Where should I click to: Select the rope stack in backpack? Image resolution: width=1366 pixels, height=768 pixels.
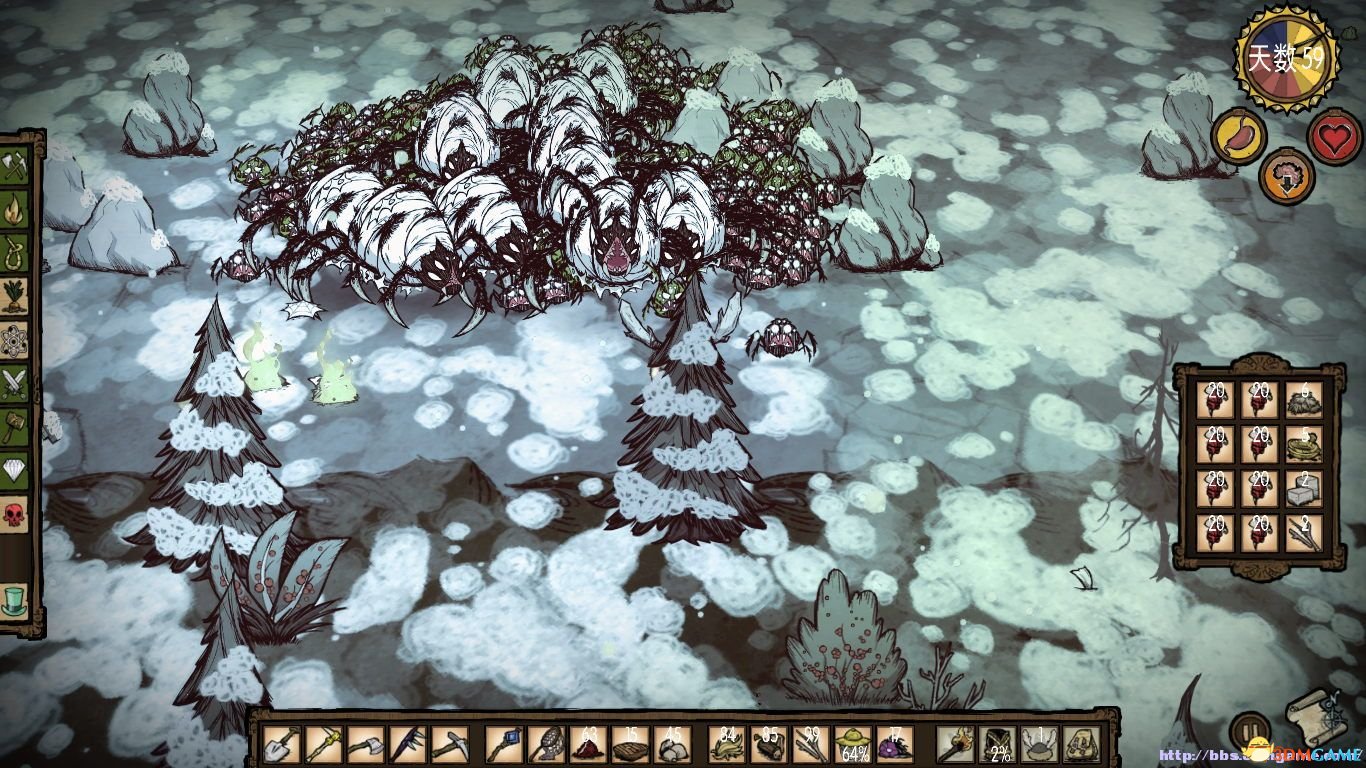point(1304,444)
